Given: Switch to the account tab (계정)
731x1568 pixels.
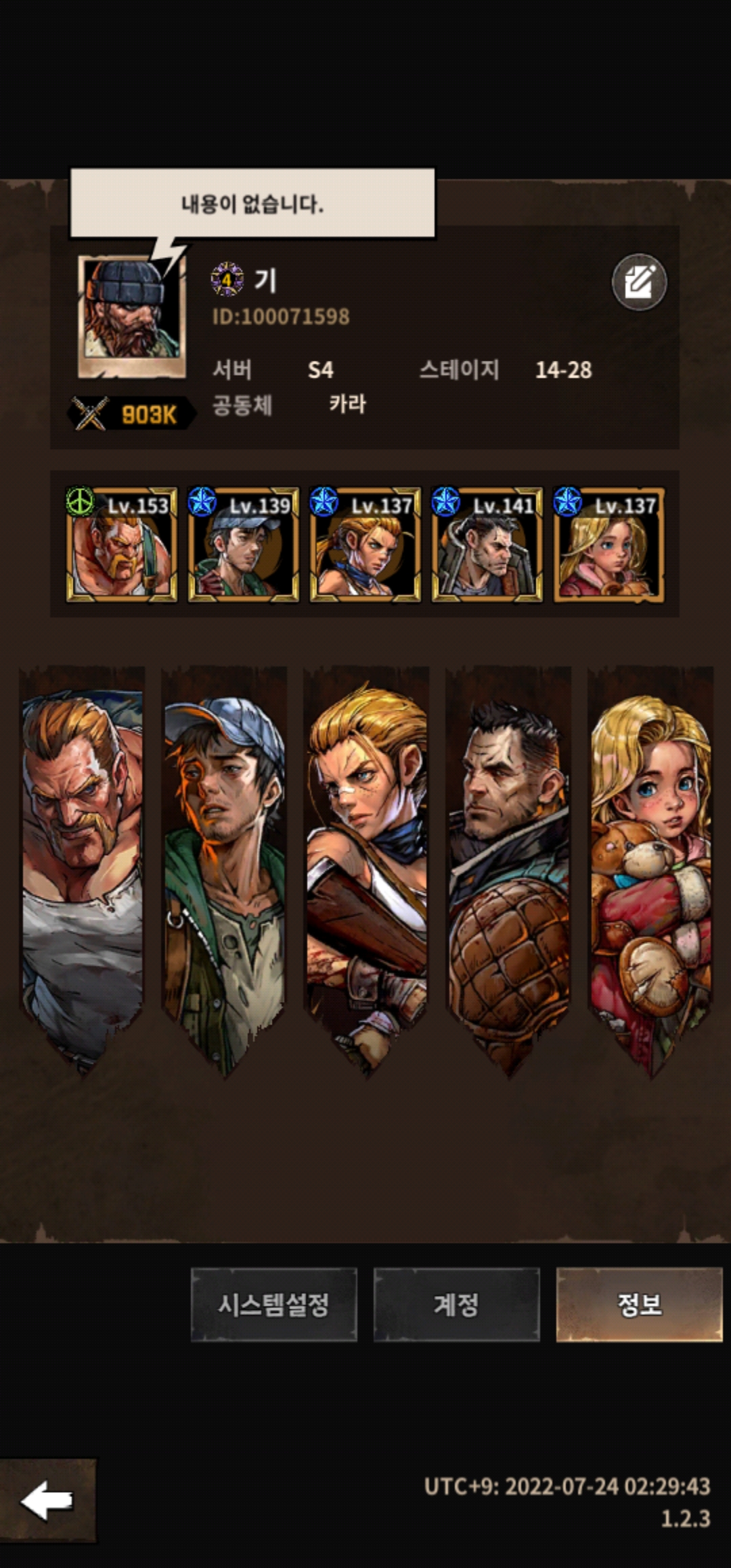Looking at the screenshot, I should pyautogui.click(x=456, y=1304).
